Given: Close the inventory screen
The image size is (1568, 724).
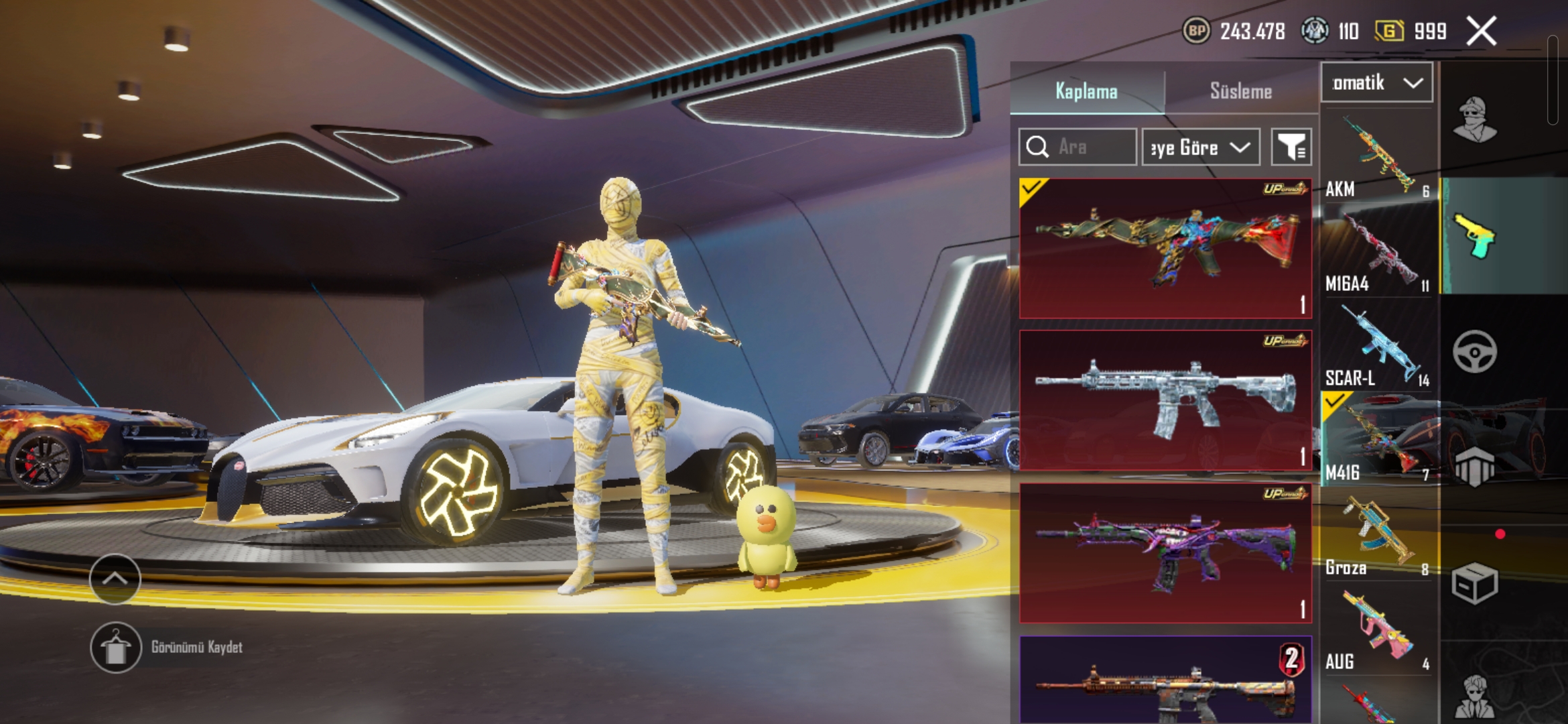Looking at the screenshot, I should pos(1481,31).
